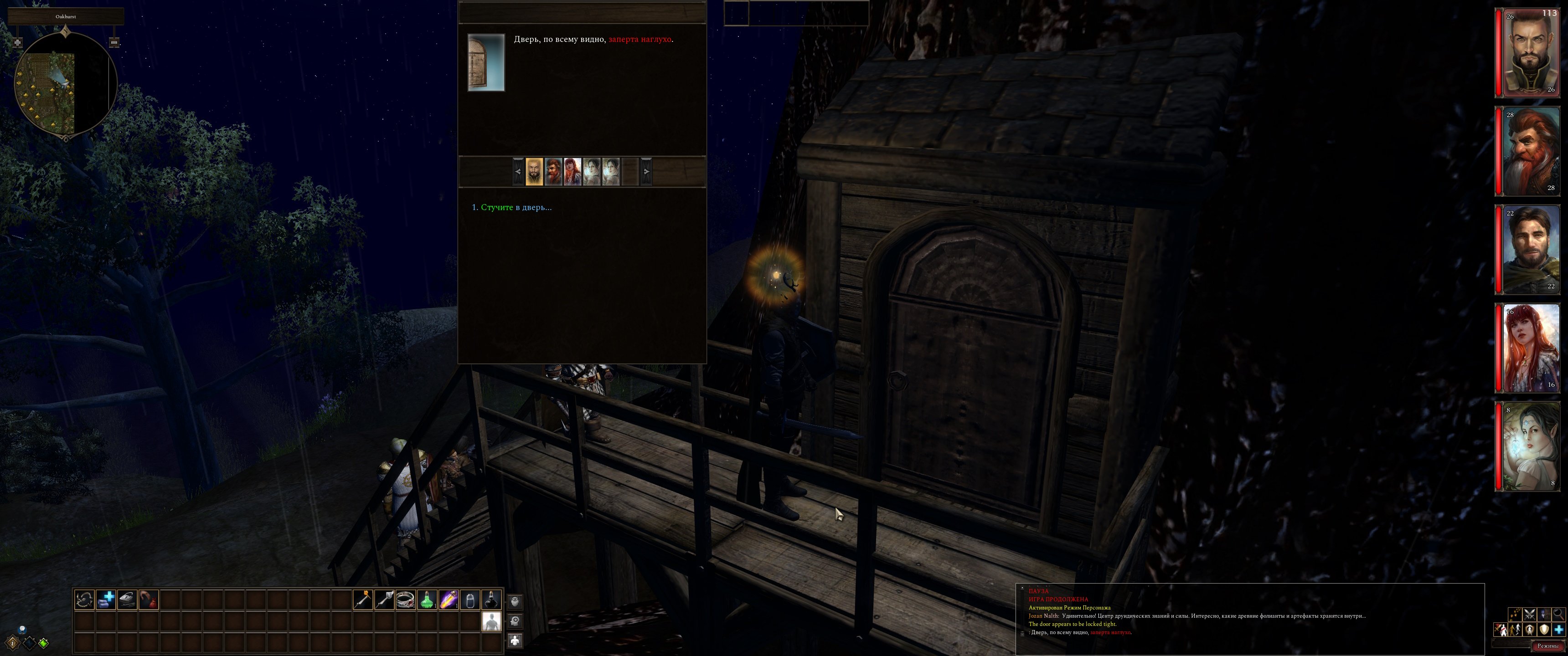Use the silver ring with the red gem

click(x=405, y=600)
